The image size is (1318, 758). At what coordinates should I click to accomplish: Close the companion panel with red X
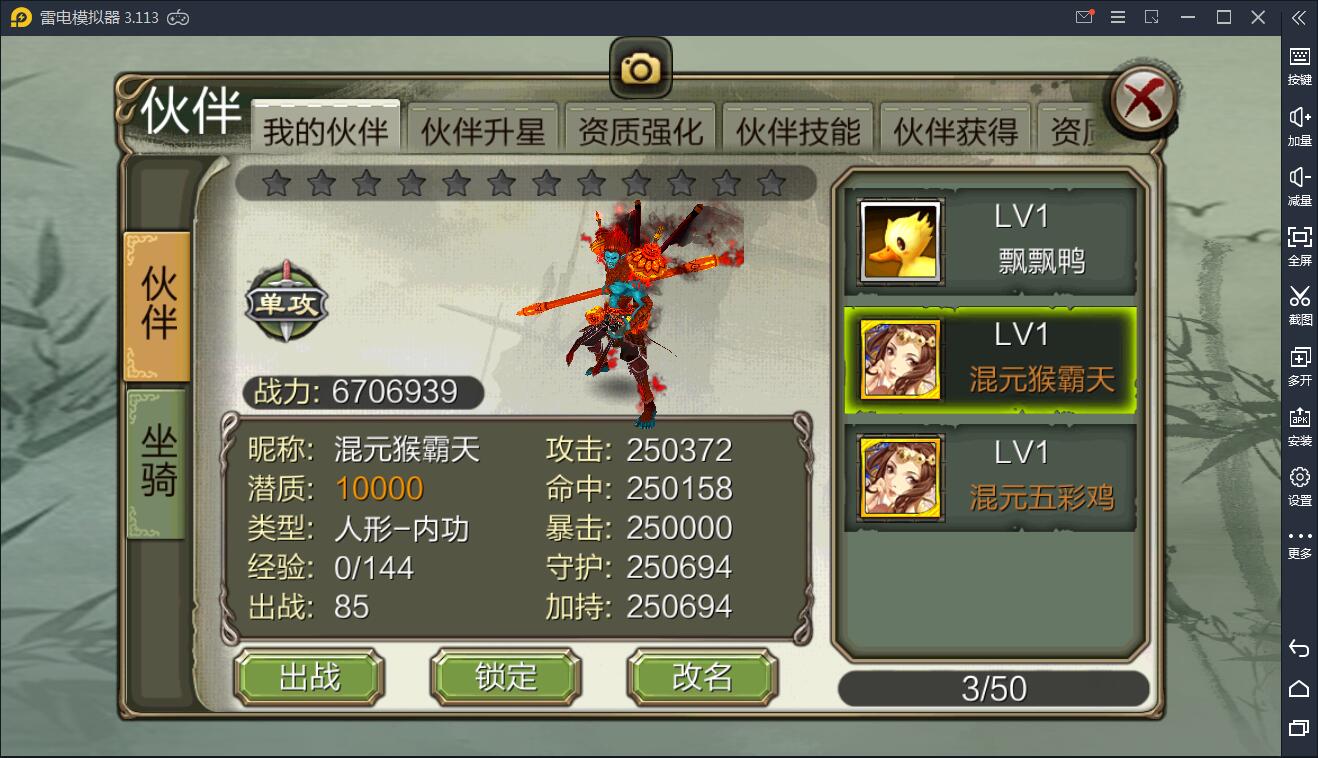1143,101
